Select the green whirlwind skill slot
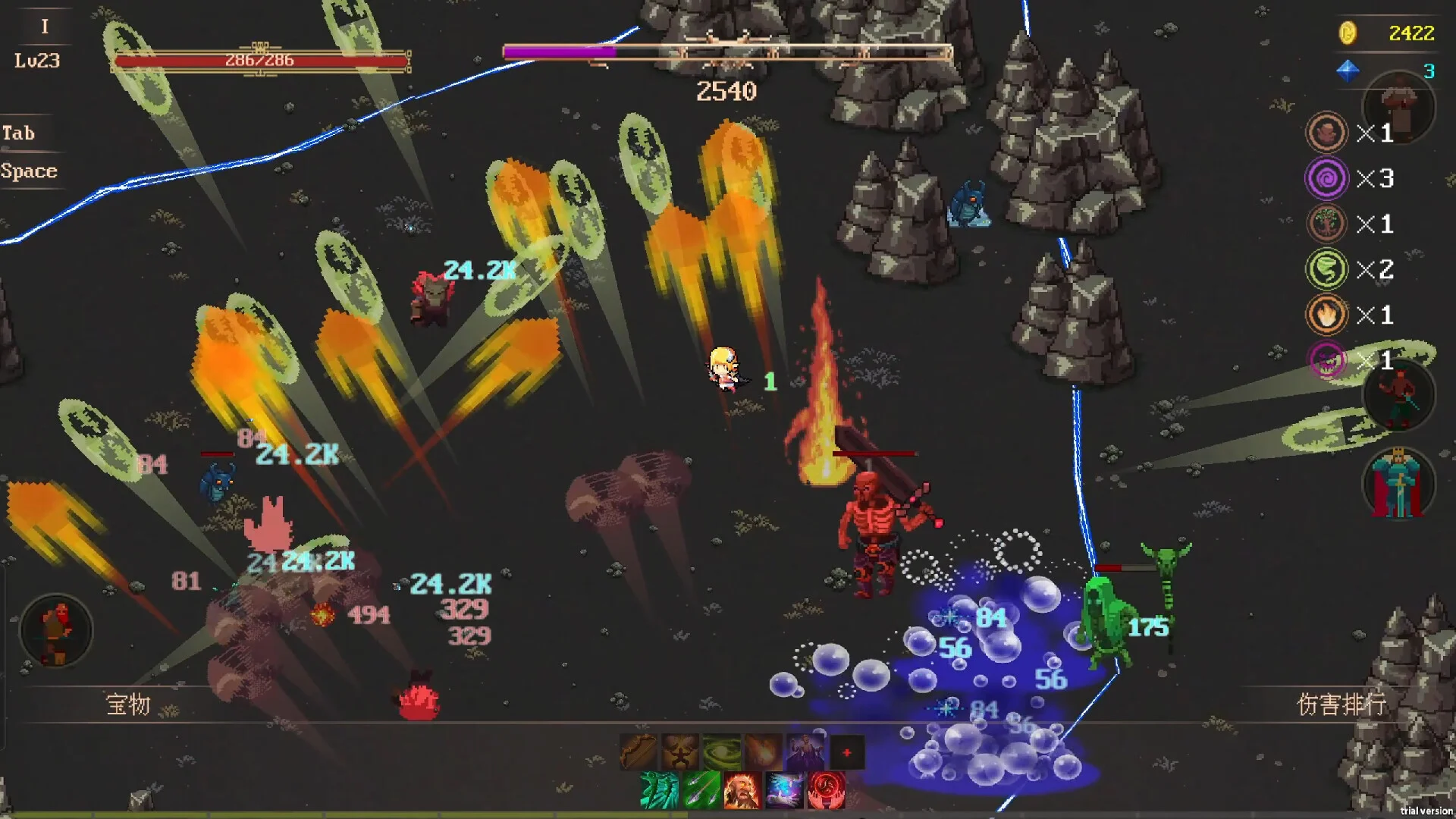The image size is (1456, 819). pos(721,752)
